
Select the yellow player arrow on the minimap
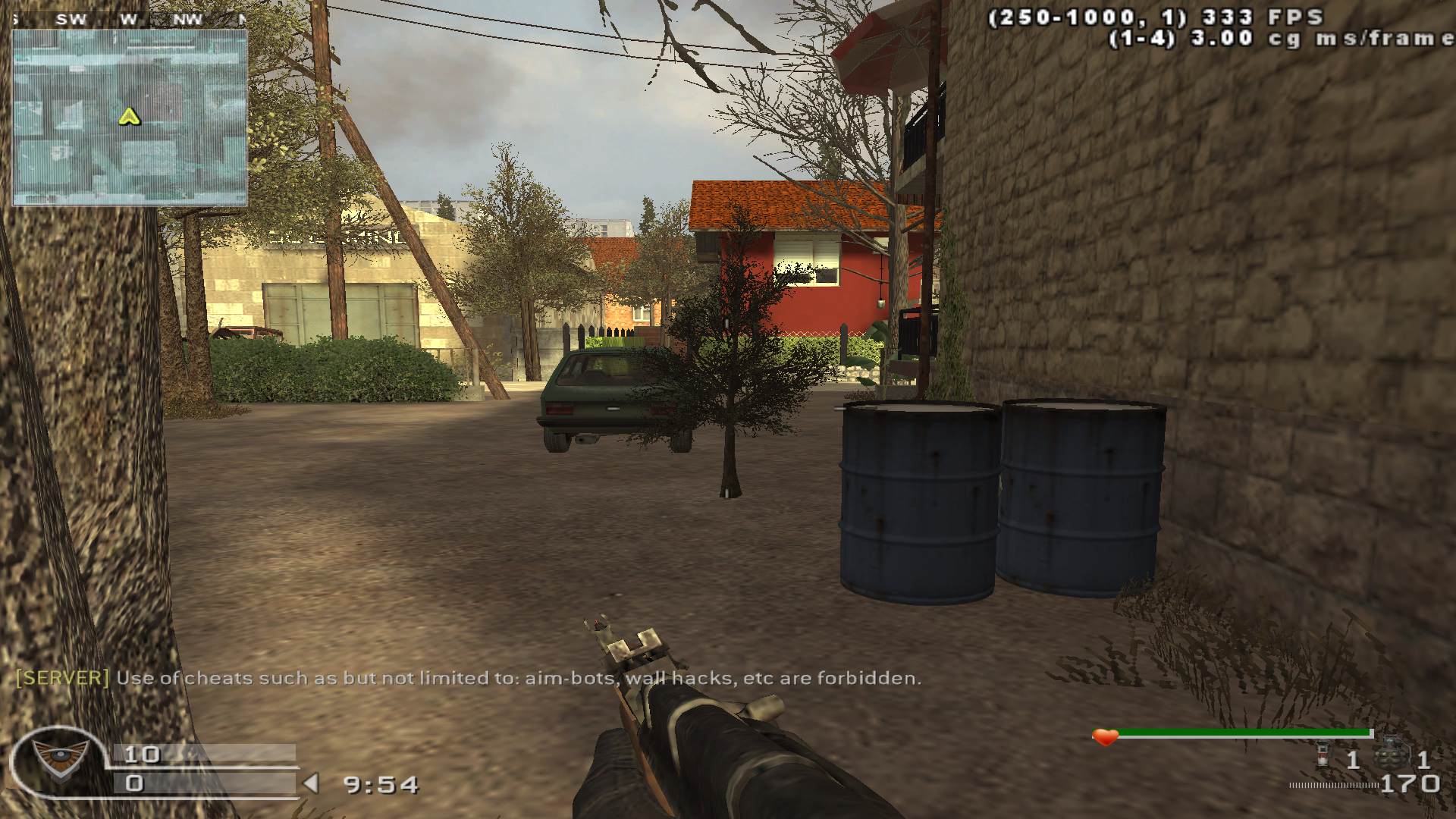click(130, 117)
